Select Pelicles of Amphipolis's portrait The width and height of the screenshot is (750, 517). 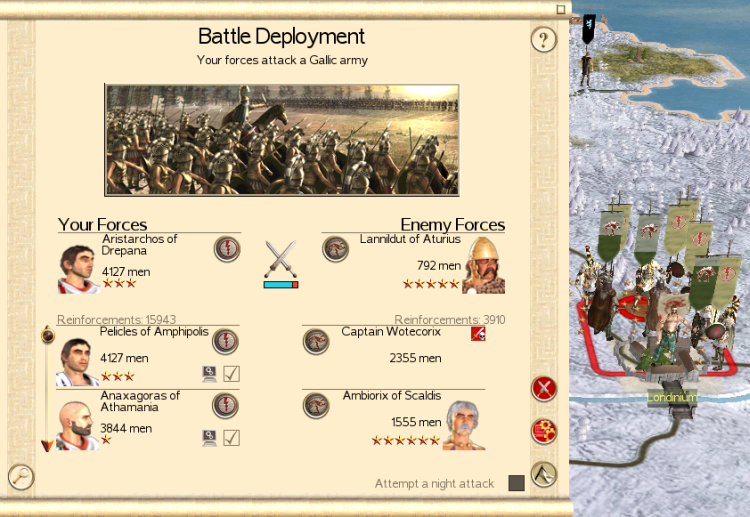coord(77,361)
